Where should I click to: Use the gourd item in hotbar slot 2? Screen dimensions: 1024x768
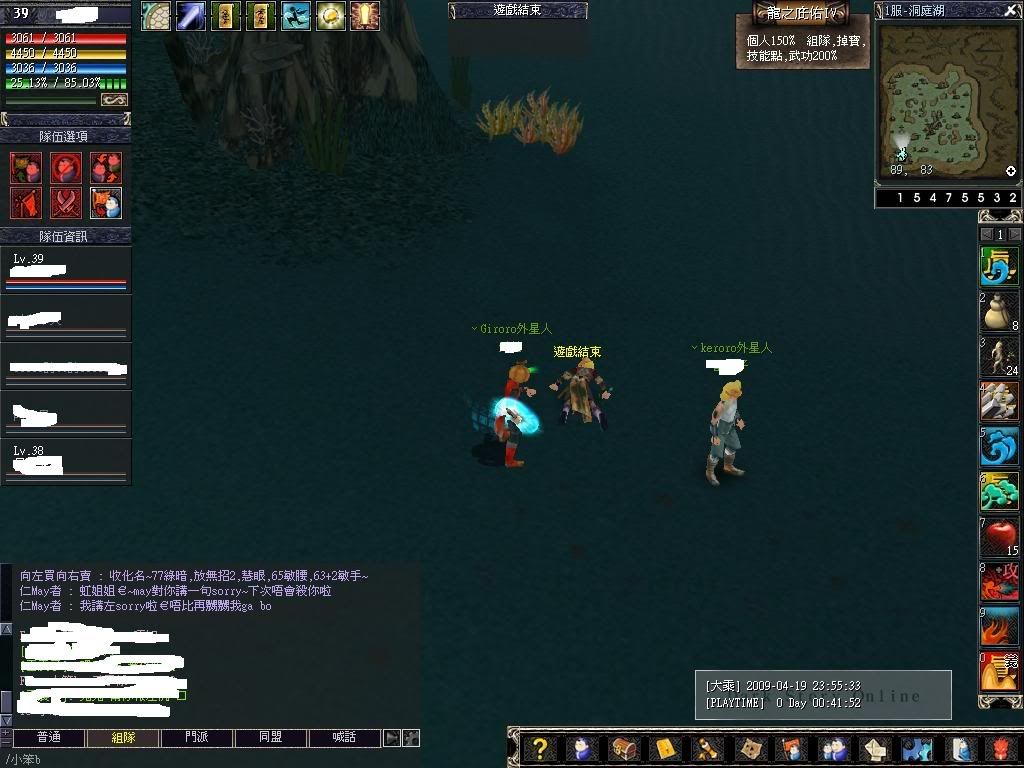(x=999, y=313)
